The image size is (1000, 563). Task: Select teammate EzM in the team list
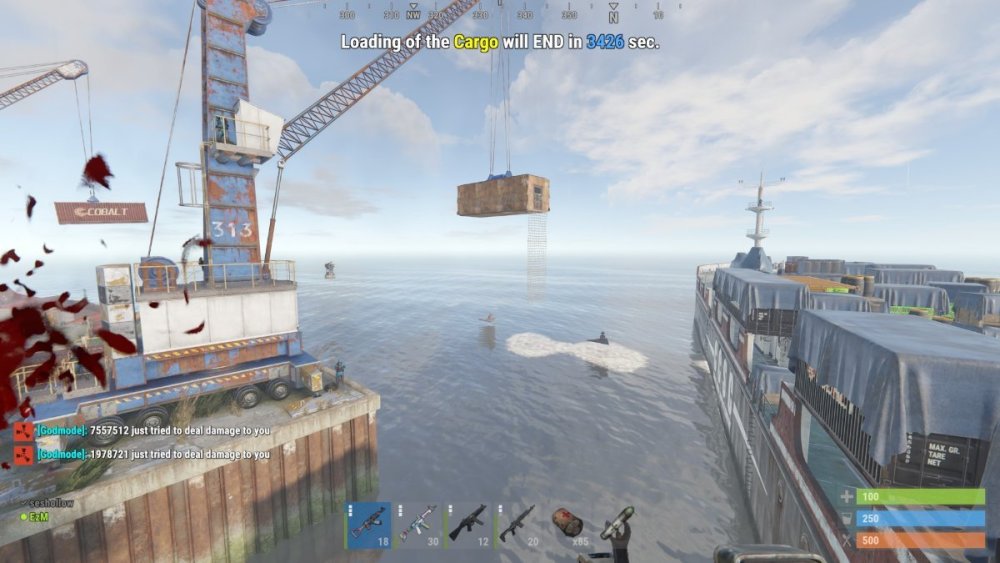point(39,516)
